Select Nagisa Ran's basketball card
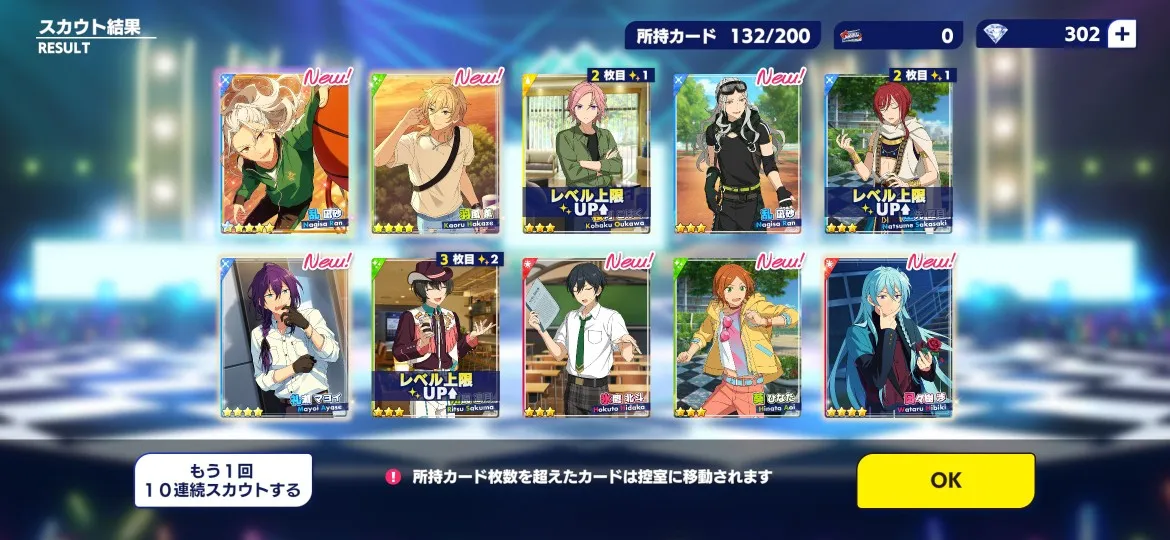 click(x=284, y=153)
